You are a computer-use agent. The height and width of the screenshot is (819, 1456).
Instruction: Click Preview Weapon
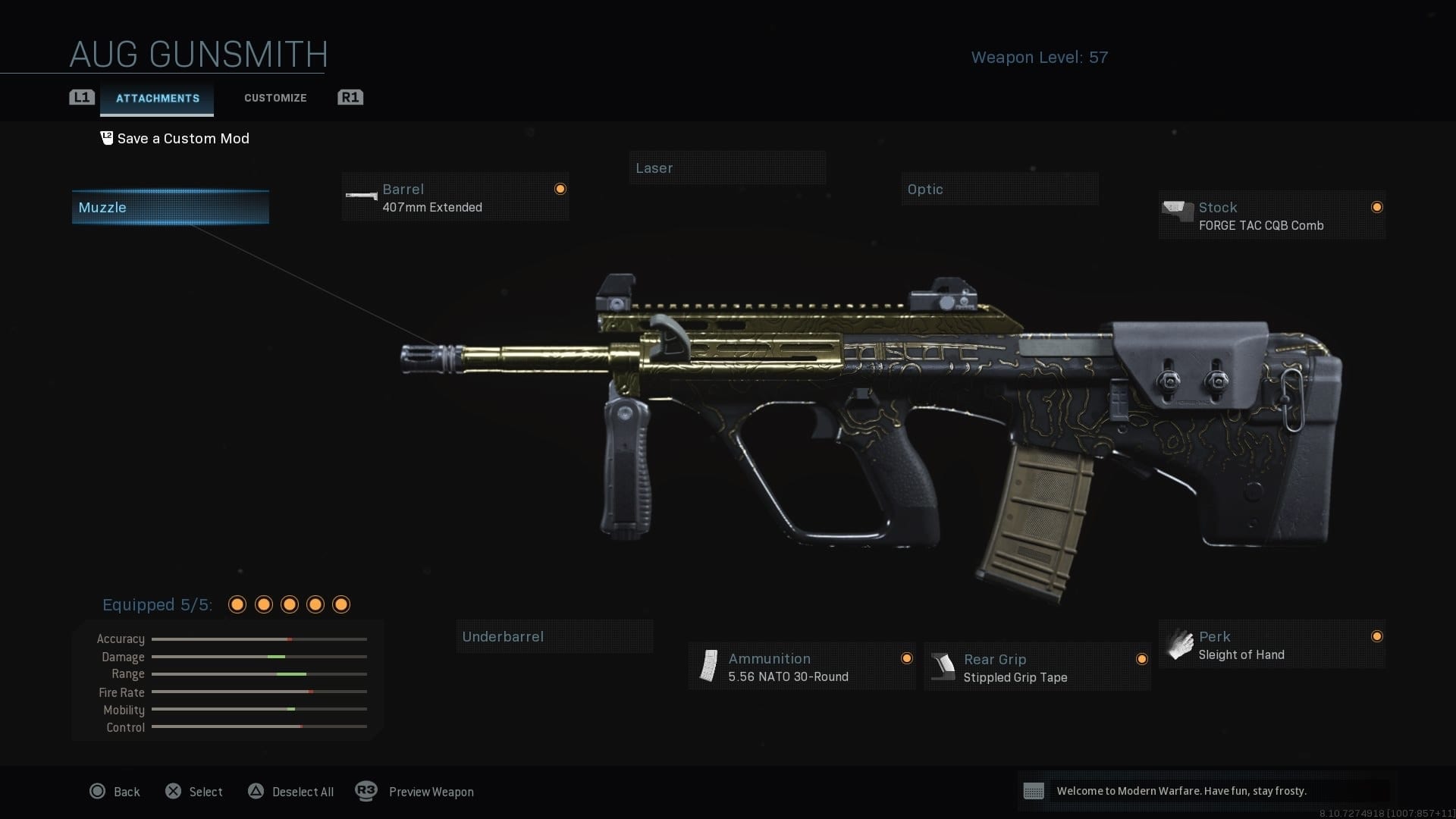[431, 792]
